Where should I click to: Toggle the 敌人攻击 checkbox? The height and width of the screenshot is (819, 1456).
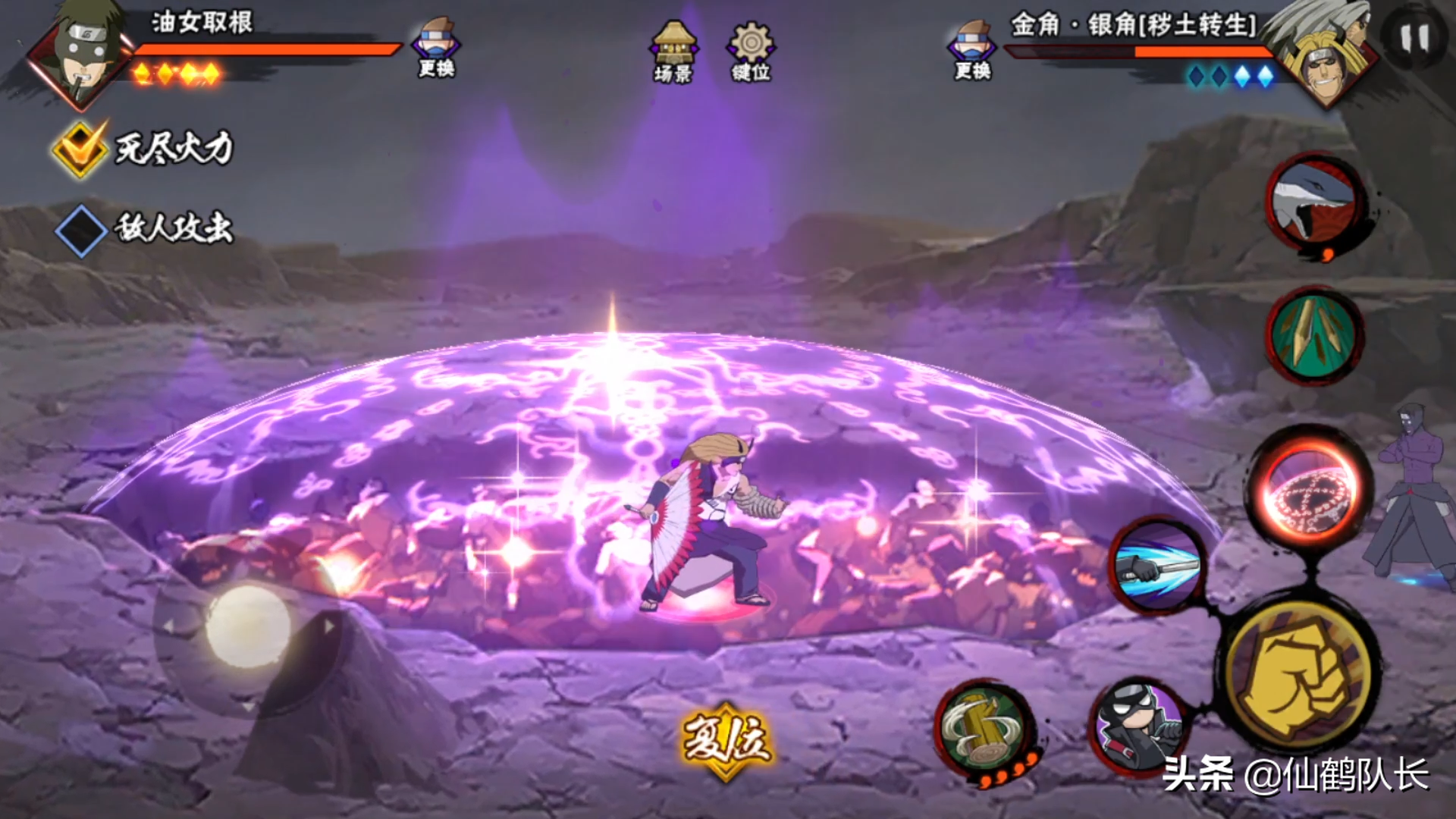click(x=80, y=230)
